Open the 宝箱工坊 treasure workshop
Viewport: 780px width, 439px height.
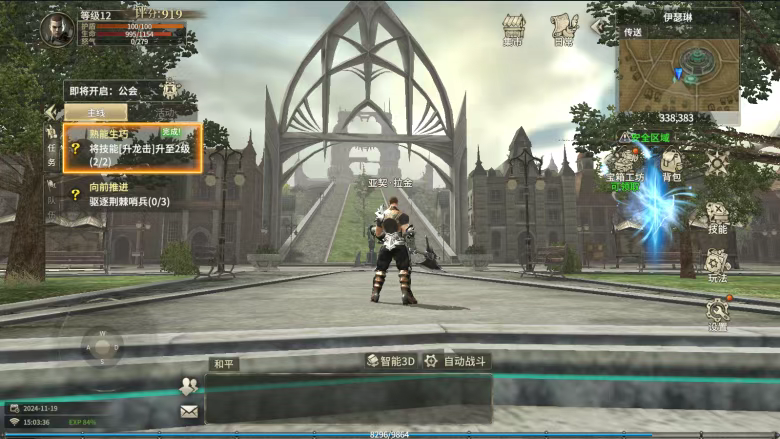624,166
